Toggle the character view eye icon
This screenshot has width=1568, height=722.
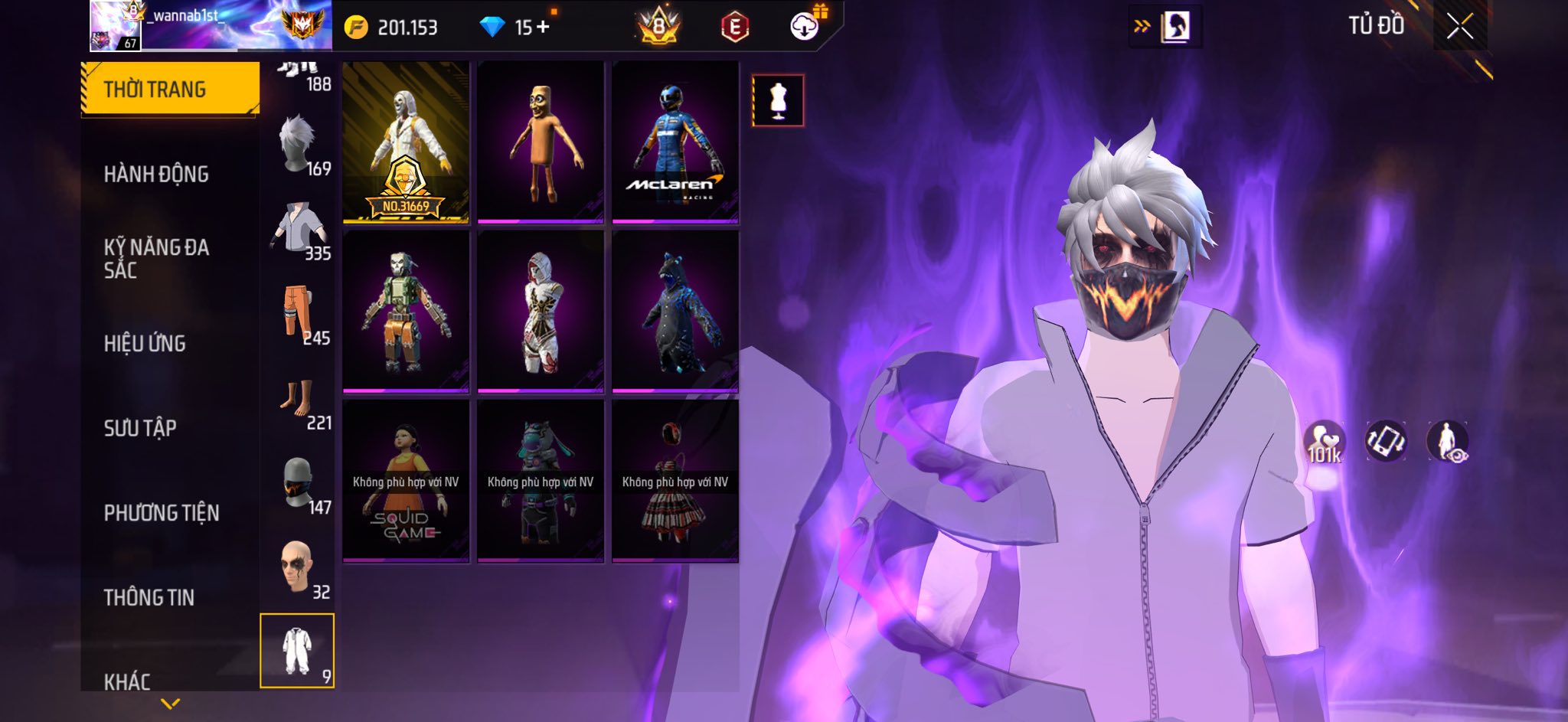click(x=1447, y=442)
